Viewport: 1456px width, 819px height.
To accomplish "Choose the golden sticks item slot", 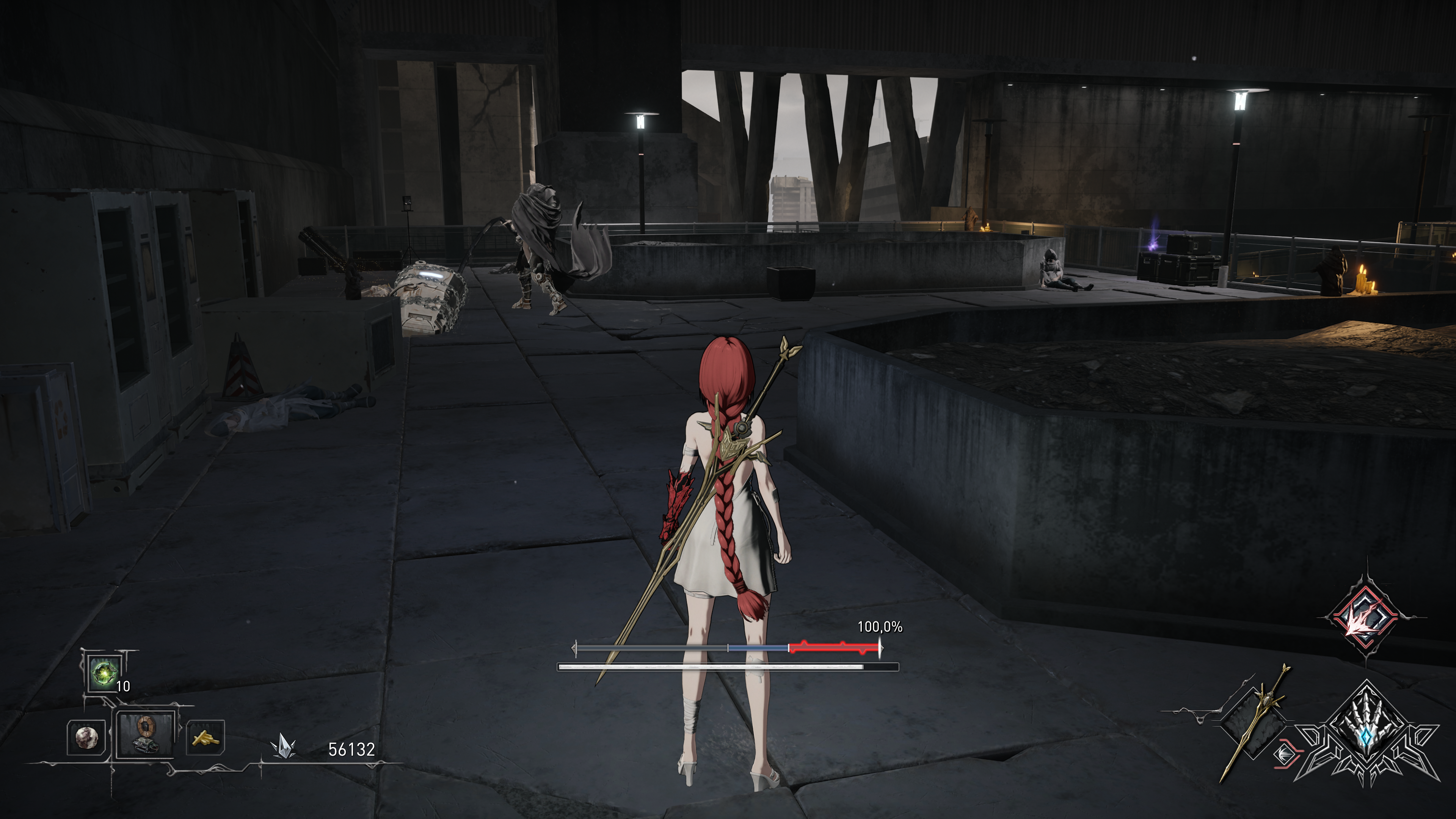I will point(205,737).
